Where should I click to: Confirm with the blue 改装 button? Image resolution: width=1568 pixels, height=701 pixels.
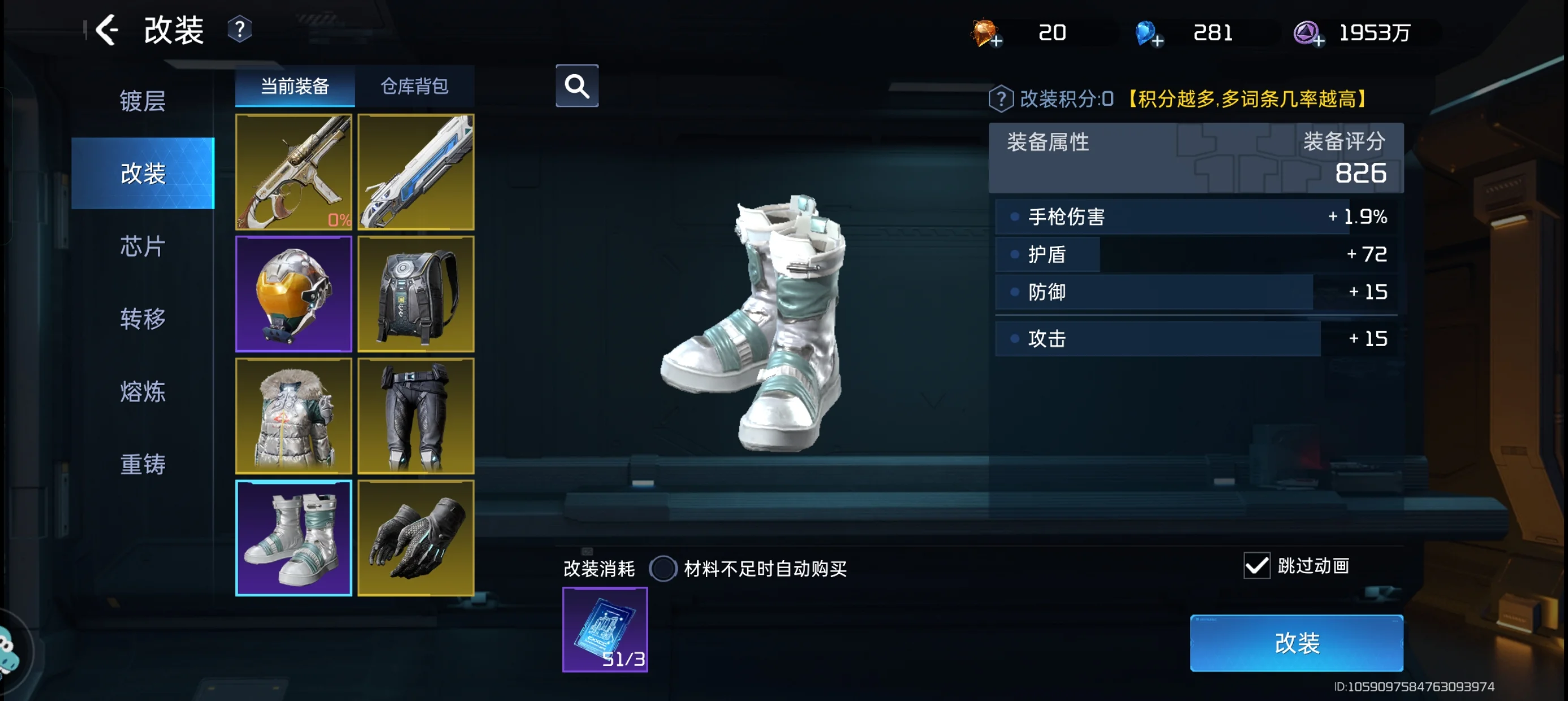pyautogui.click(x=1296, y=643)
